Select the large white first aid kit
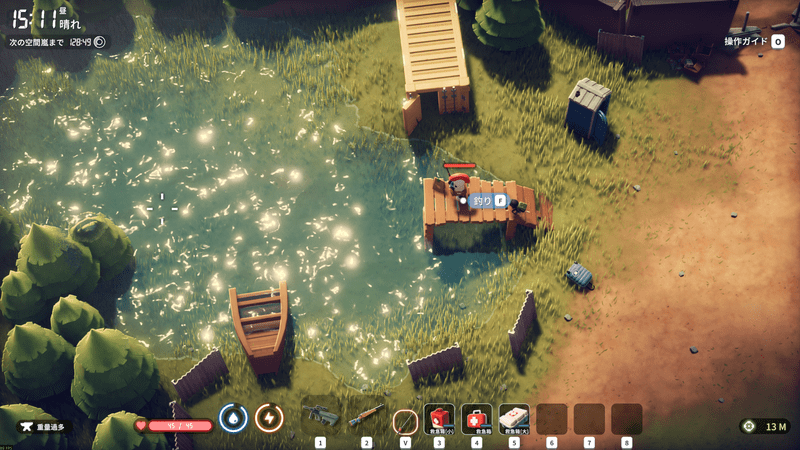This screenshot has height=450, width=800. pos(514,417)
